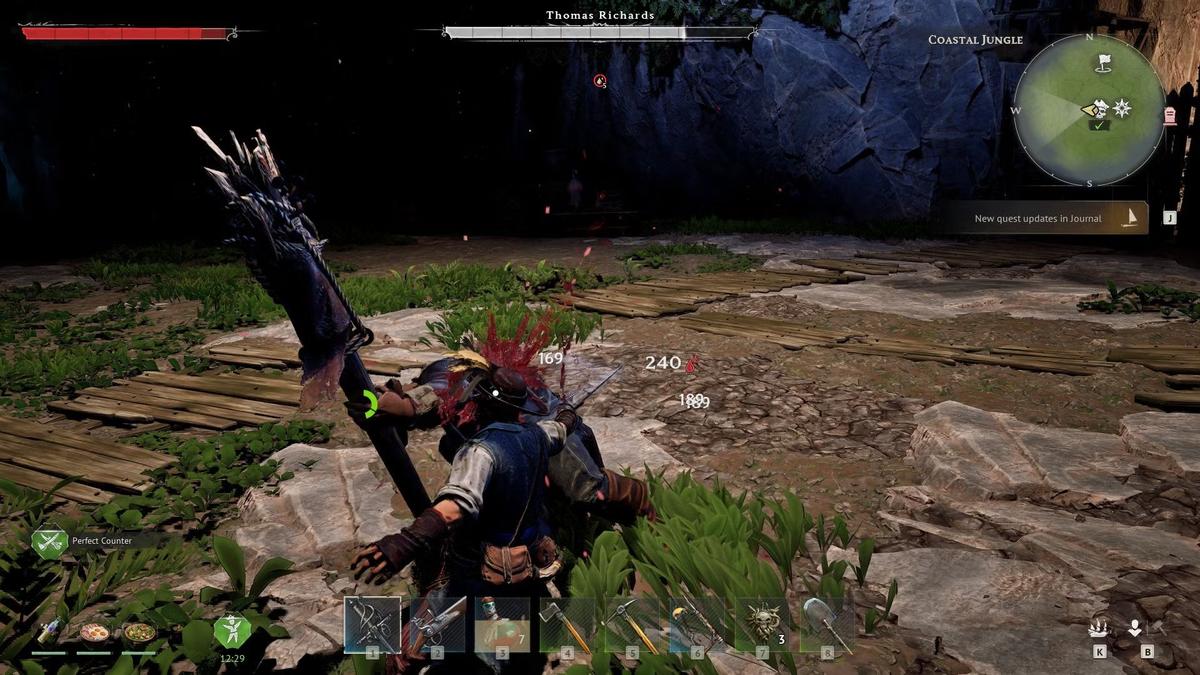Screen dimensions: 1200x675
Task: Click the Perfect Counter skill icon
Action: pos(49,542)
